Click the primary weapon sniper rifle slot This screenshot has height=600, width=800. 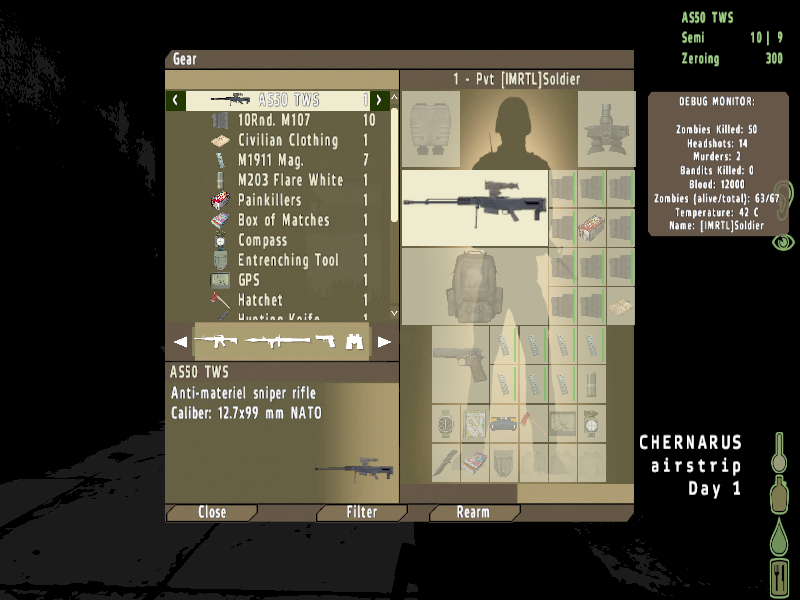(x=475, y=208)
